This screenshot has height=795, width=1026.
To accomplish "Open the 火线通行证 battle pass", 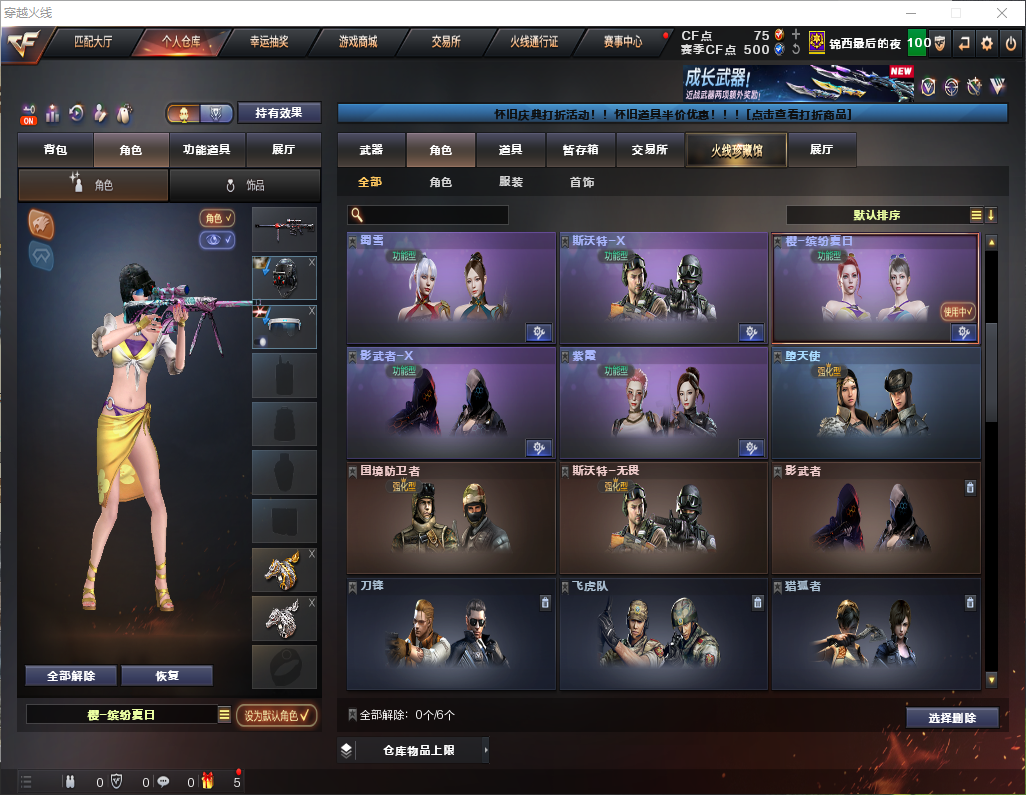I will (x=534, y=42).
